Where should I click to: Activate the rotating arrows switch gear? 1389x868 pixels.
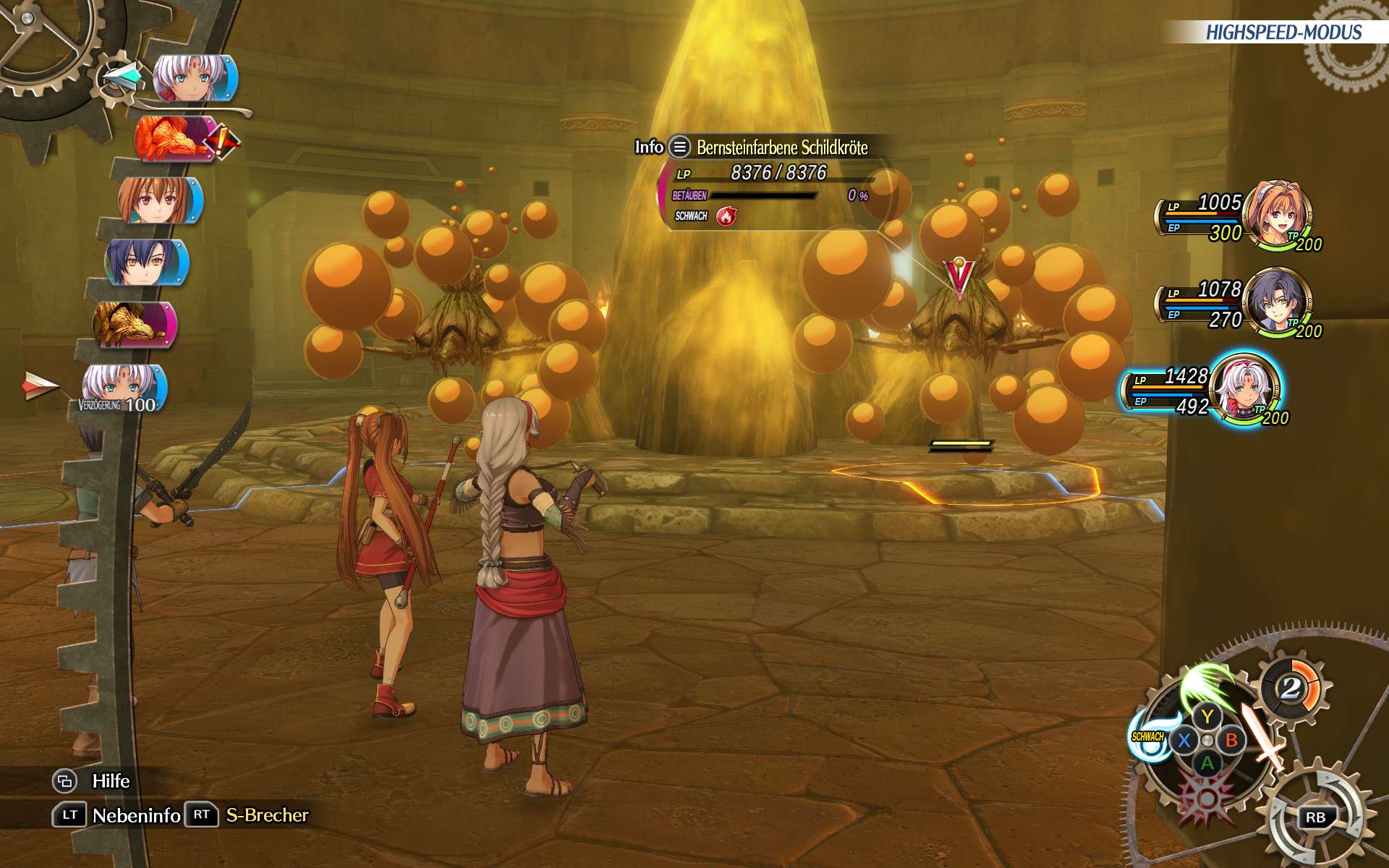(1315, 817)
